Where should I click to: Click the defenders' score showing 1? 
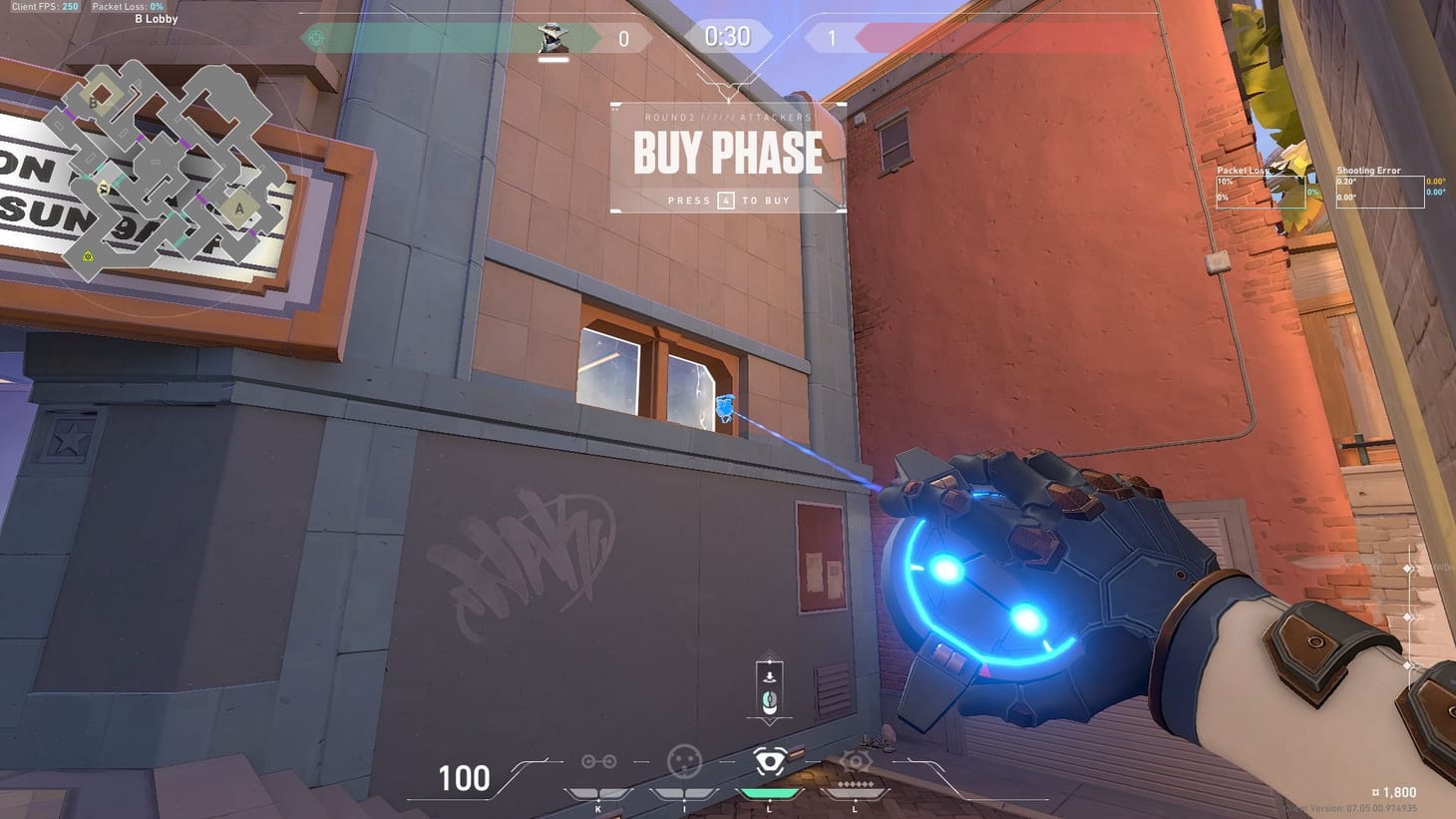833,37
